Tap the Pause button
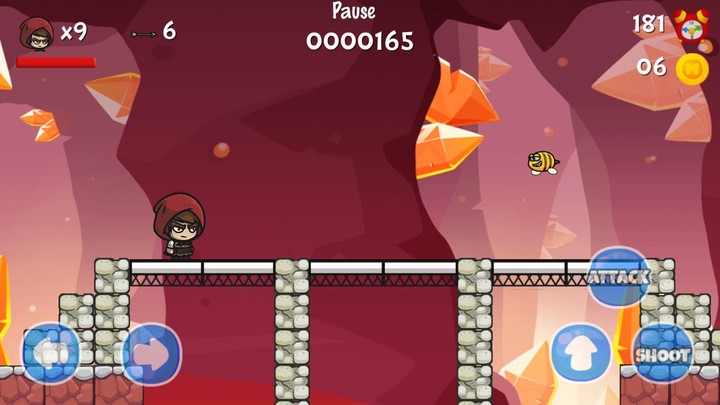Screen dimensions: 720x405 (354, 12)
